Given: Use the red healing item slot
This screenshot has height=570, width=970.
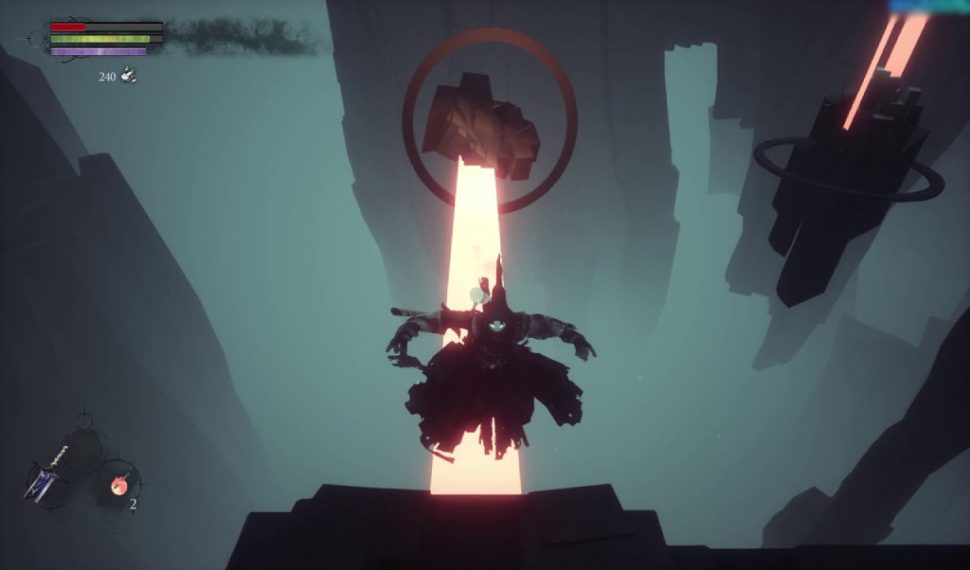Looking at the screenshot, I should point(117,485).
